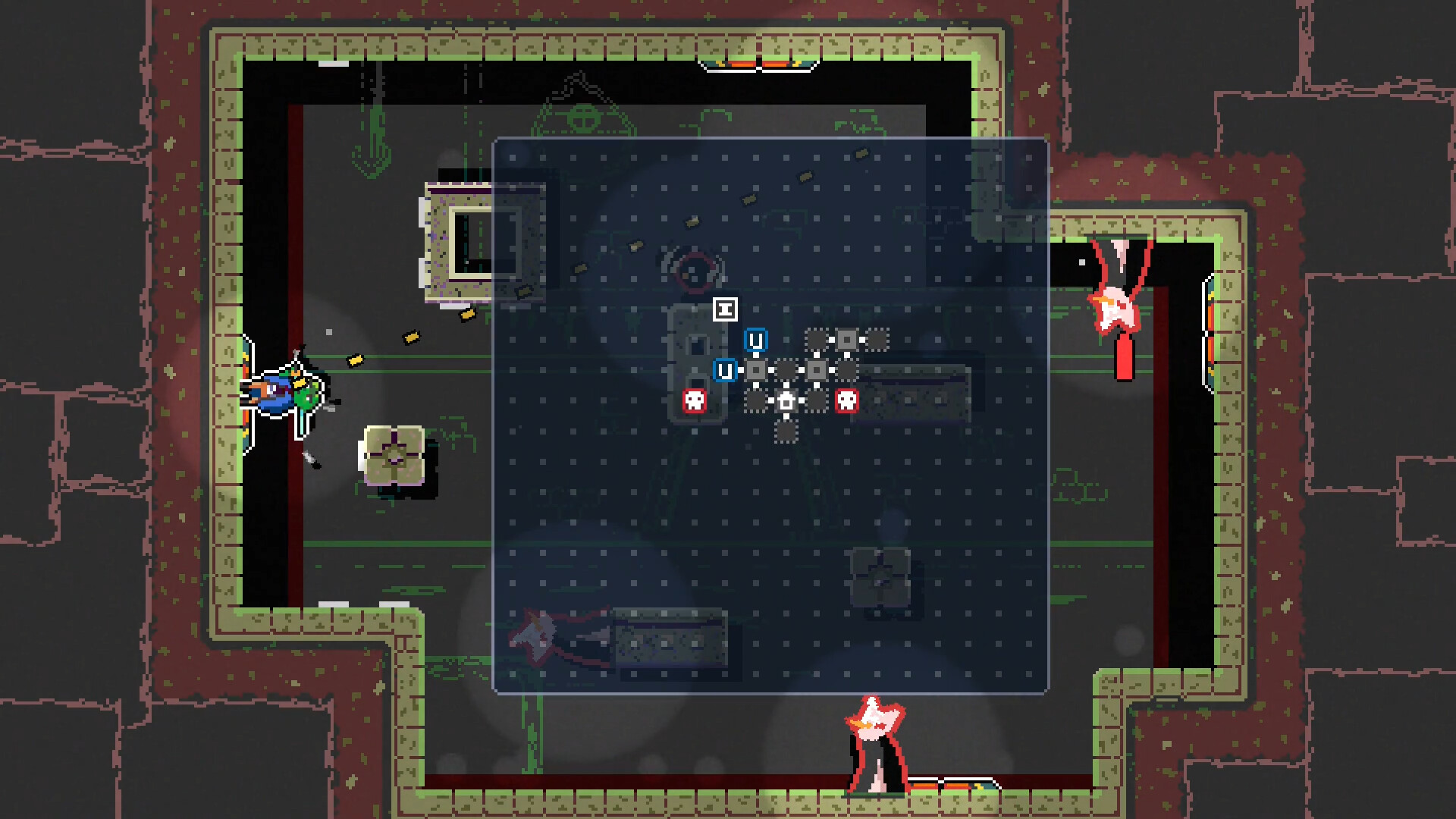Screen dimensions: 1456x819
Task: Click the upper blue U room node
Action: [x=757, y=340]
